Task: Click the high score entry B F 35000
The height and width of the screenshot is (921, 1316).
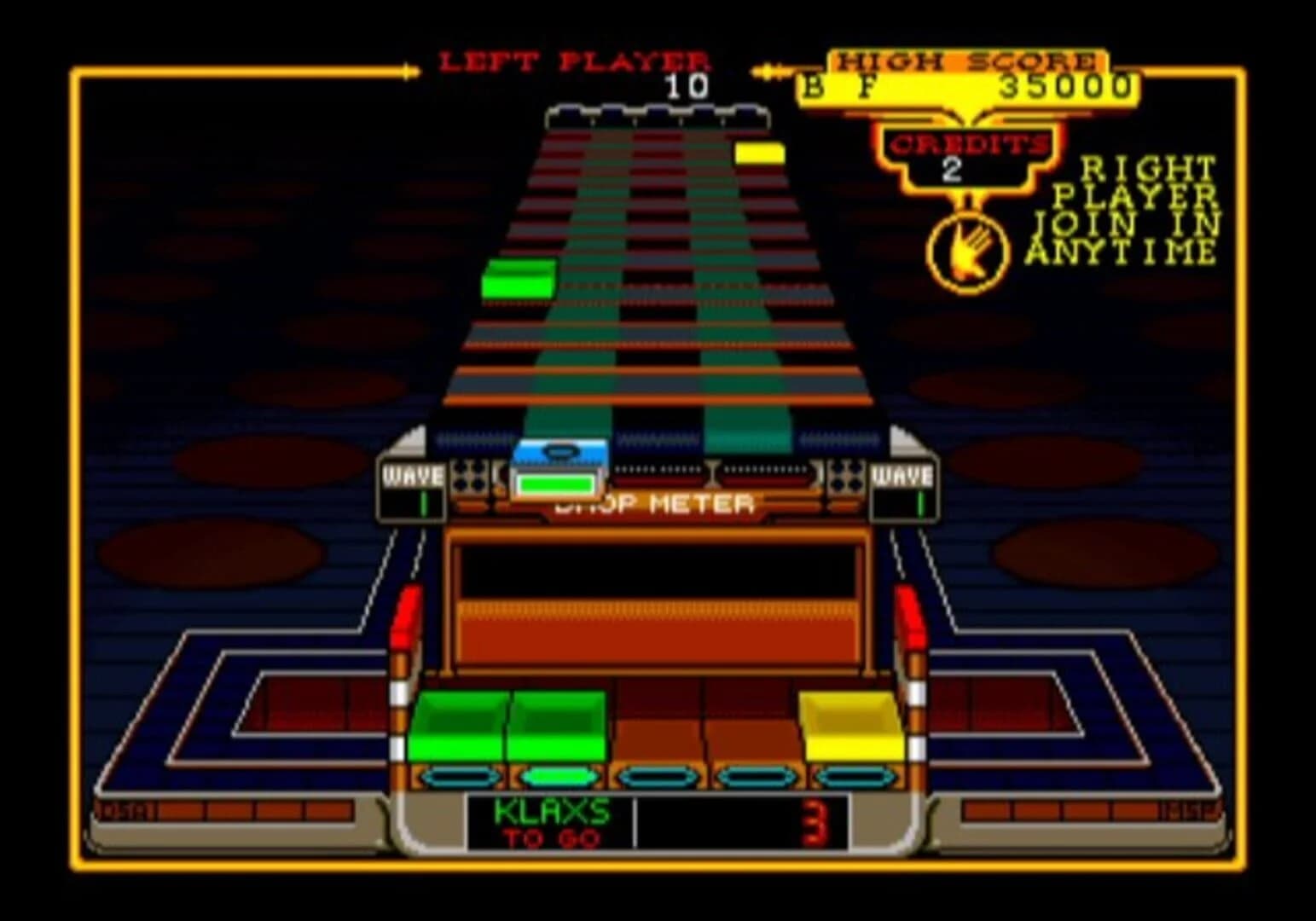Action: coord(966,84)
